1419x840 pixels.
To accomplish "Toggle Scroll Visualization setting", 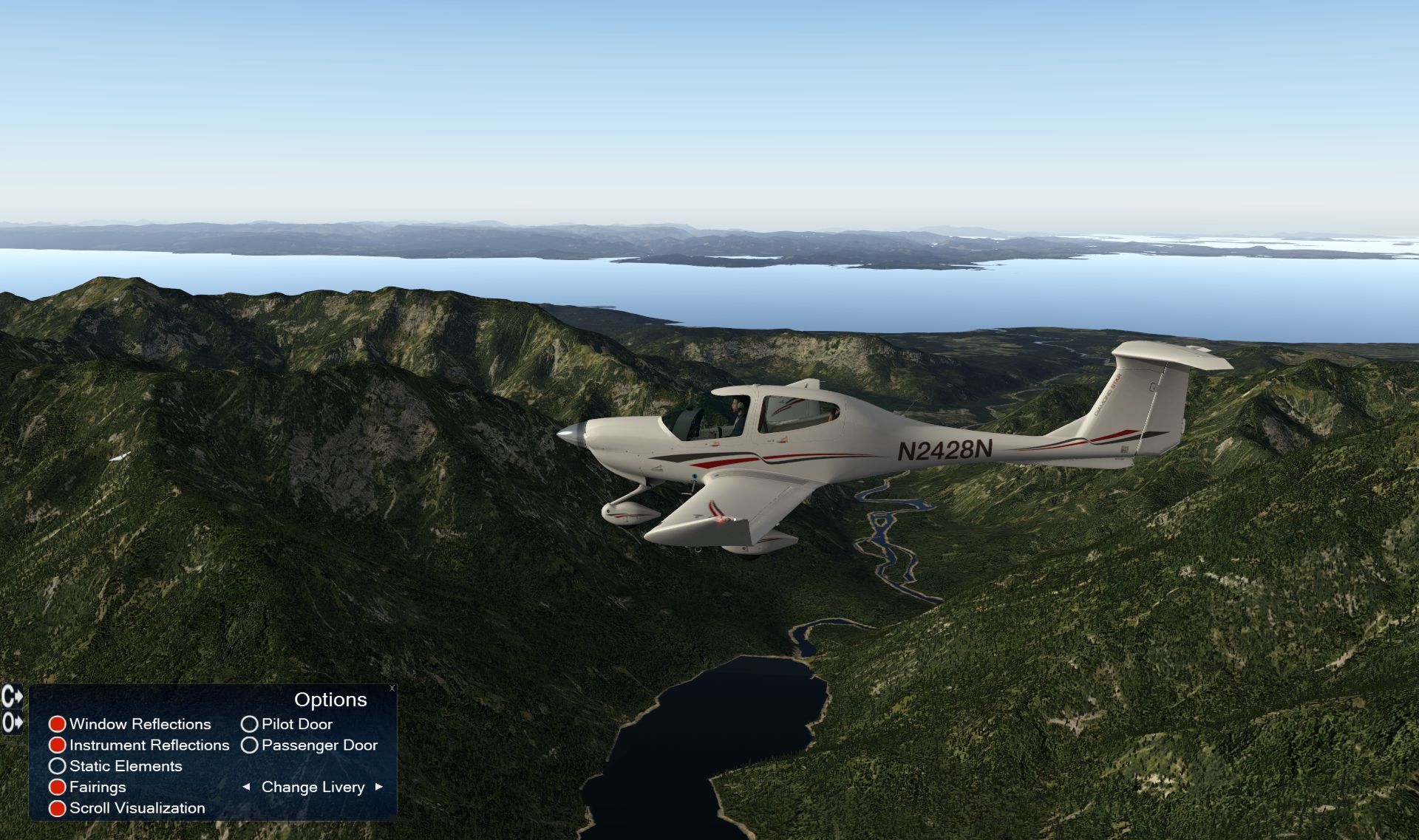I will pyautogui.click(x=57, y=808).
